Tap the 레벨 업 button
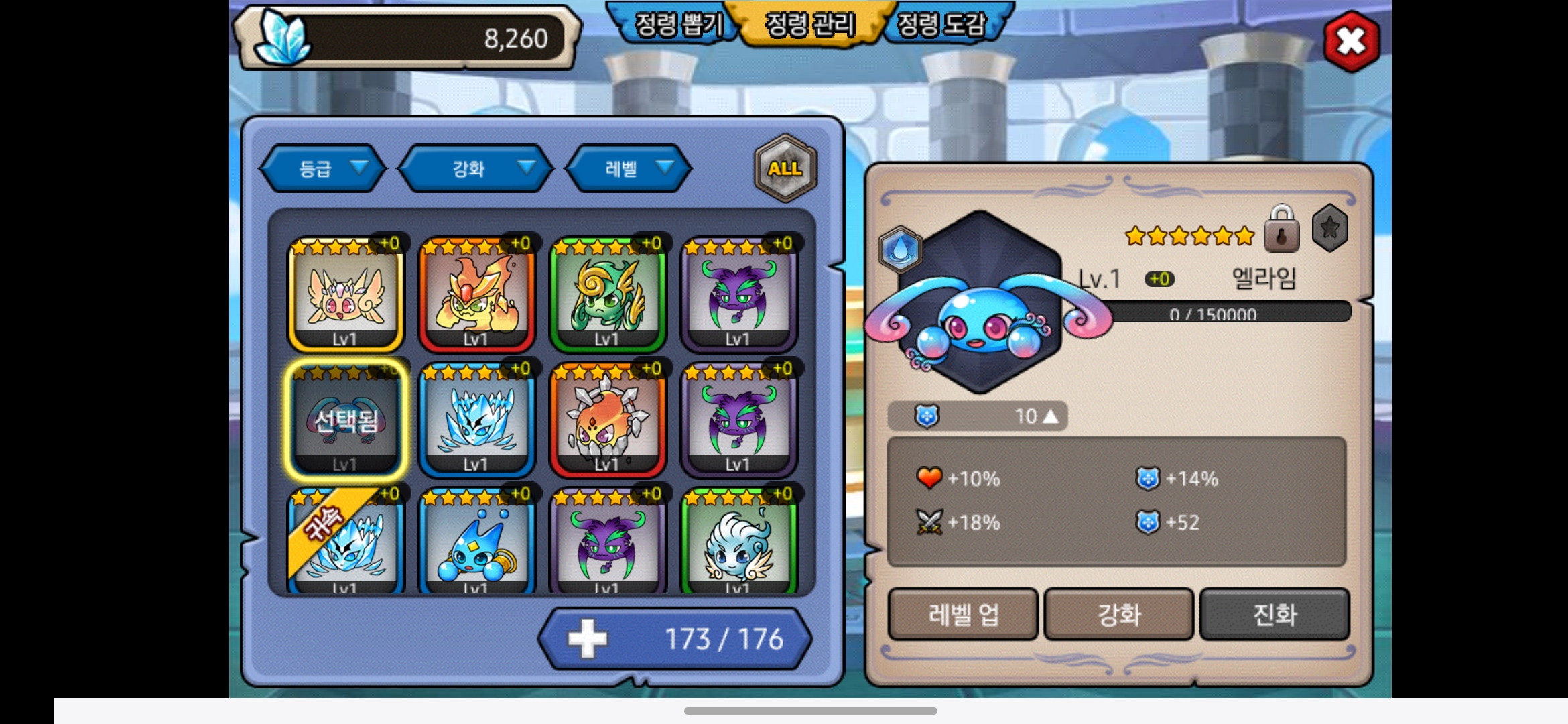Screen dimensions: 1568x724 coord(963,614)
